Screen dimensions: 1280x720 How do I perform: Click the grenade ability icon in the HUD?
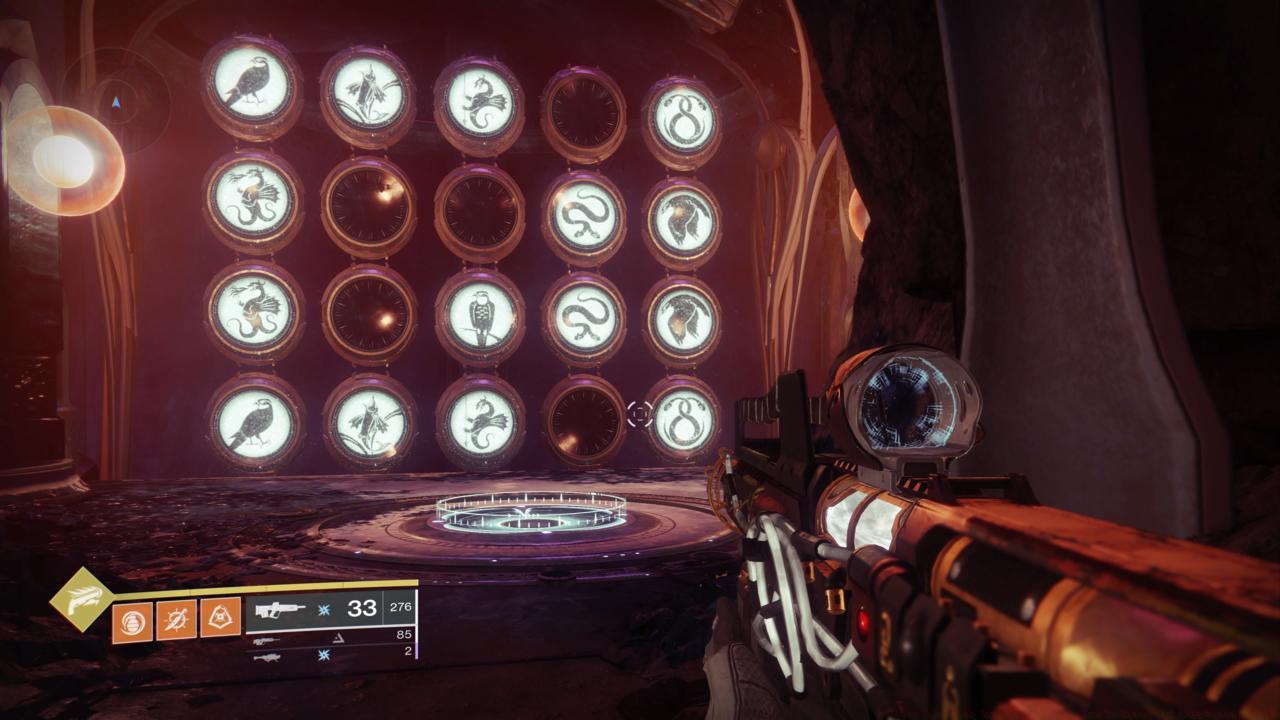tap(130, 620)
